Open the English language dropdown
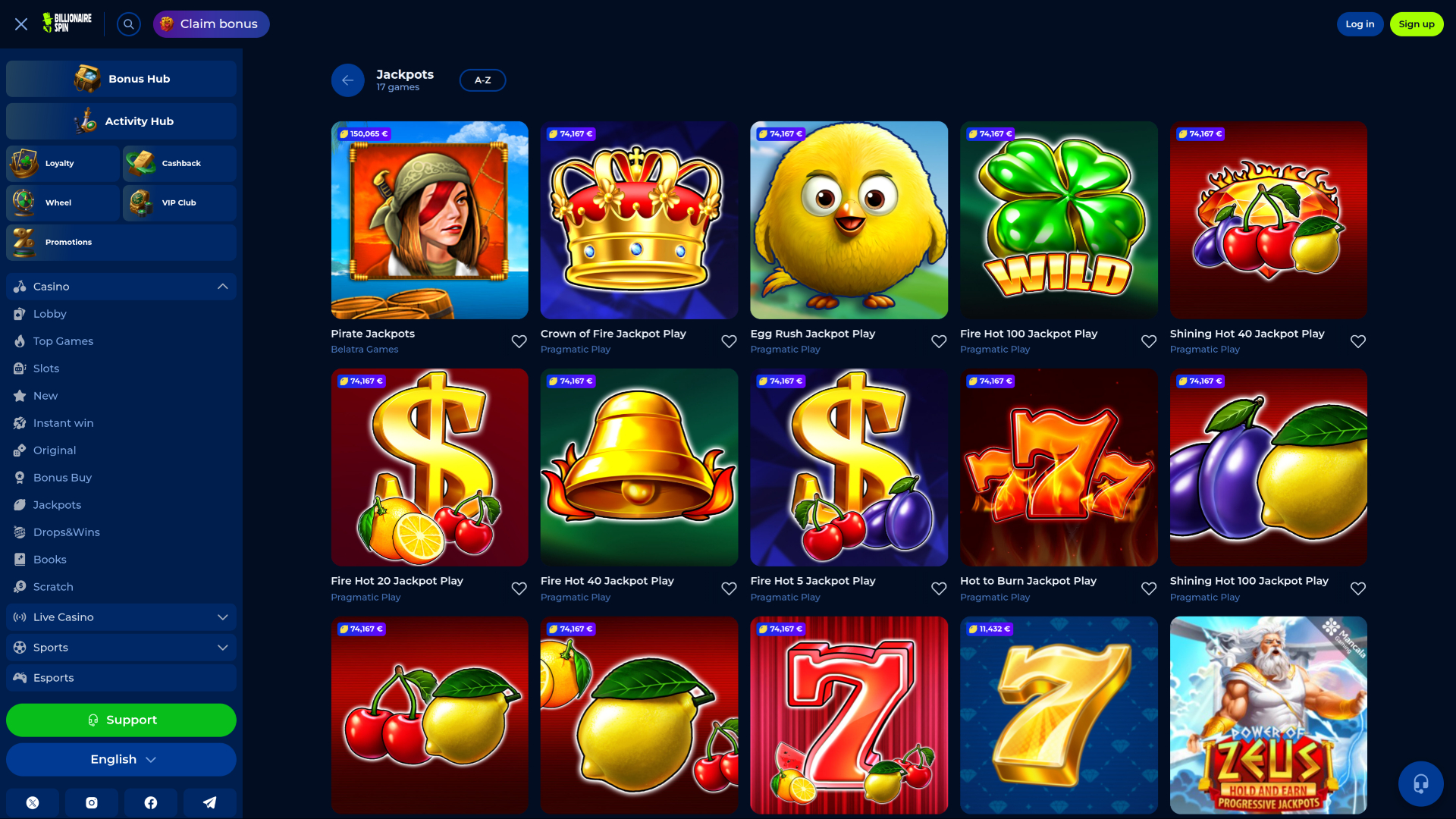 point(121,758)
